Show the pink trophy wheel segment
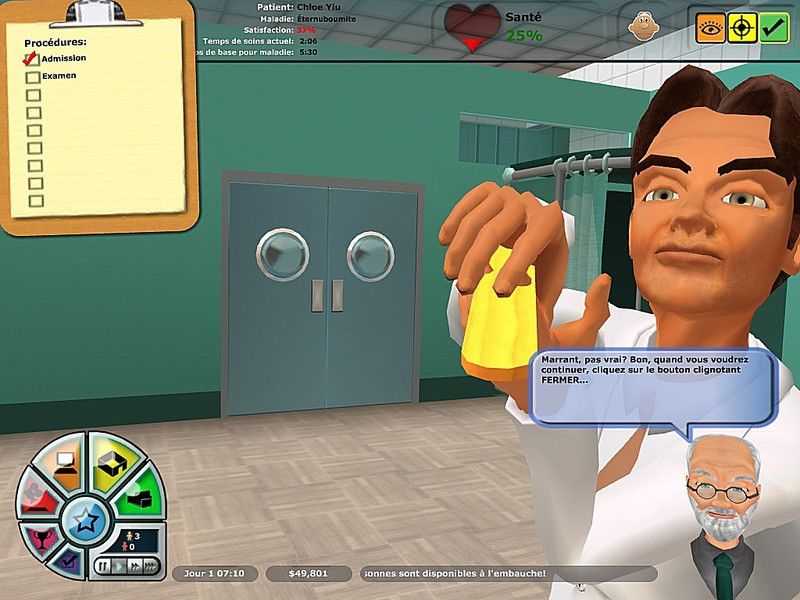 (42, 540)
